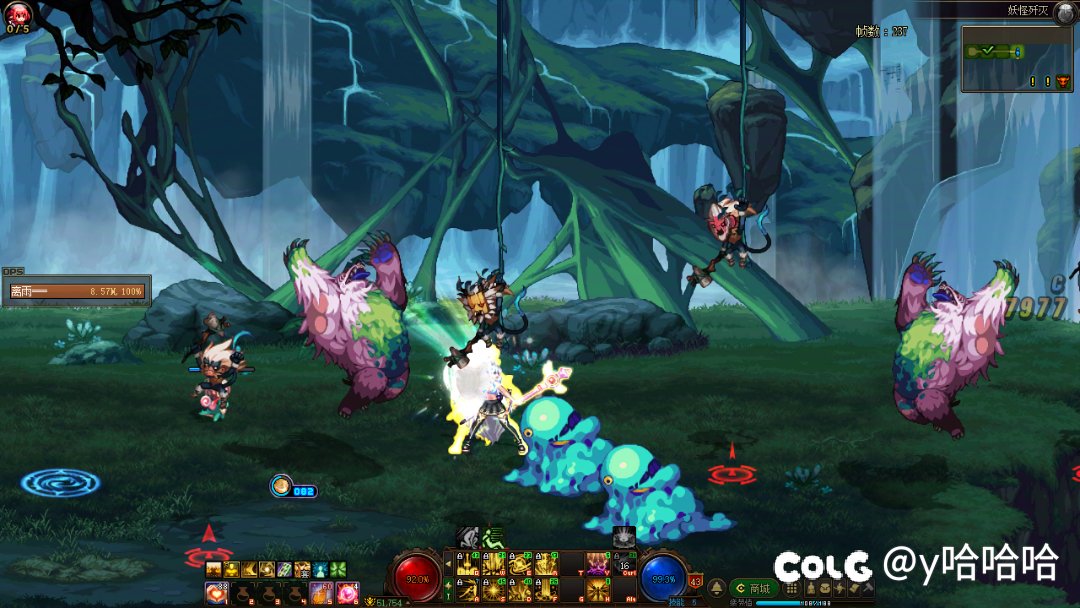1080x608 pixels.
Task: Select the 离雨 row in DPS meter
Action: 77,292
